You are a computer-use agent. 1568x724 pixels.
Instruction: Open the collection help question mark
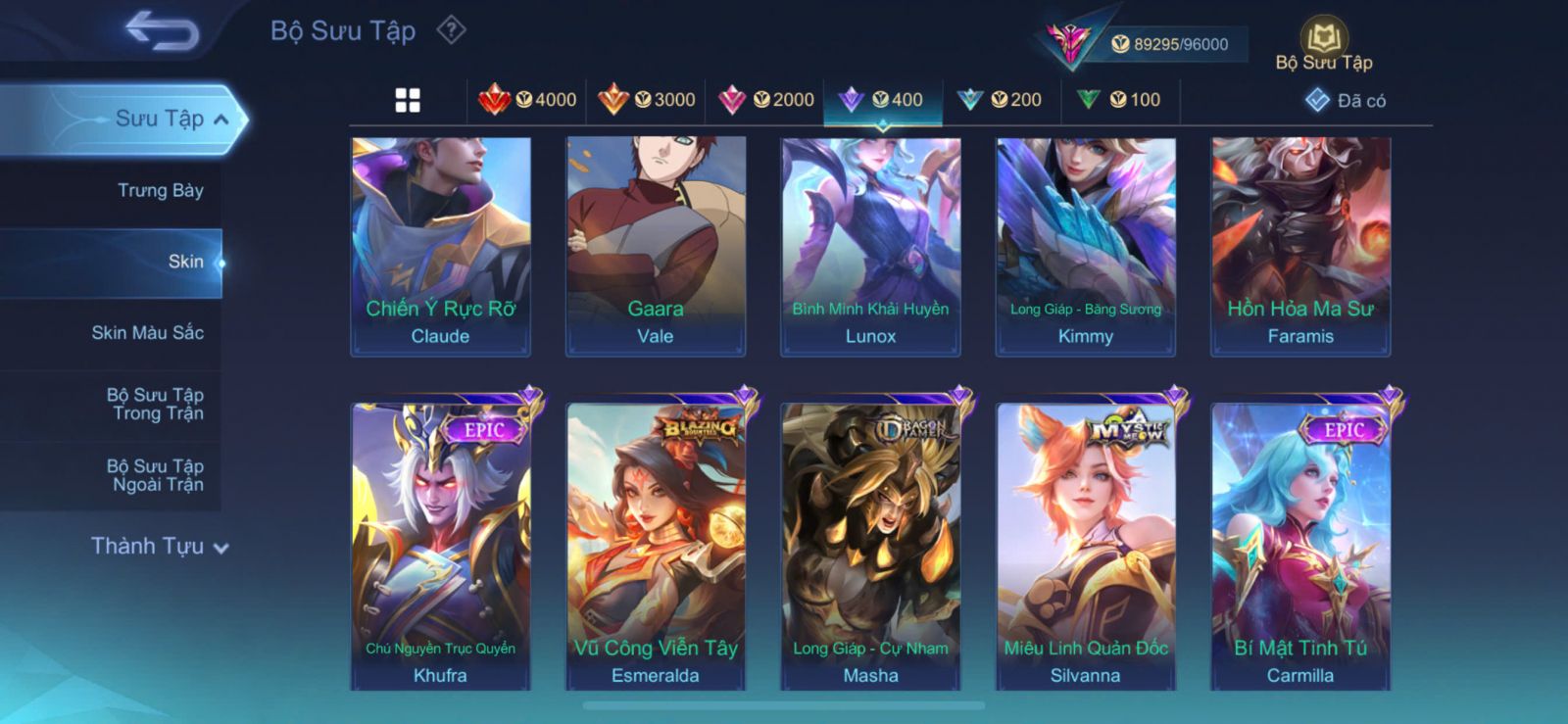pyautogui.click(x=451, y=30)
